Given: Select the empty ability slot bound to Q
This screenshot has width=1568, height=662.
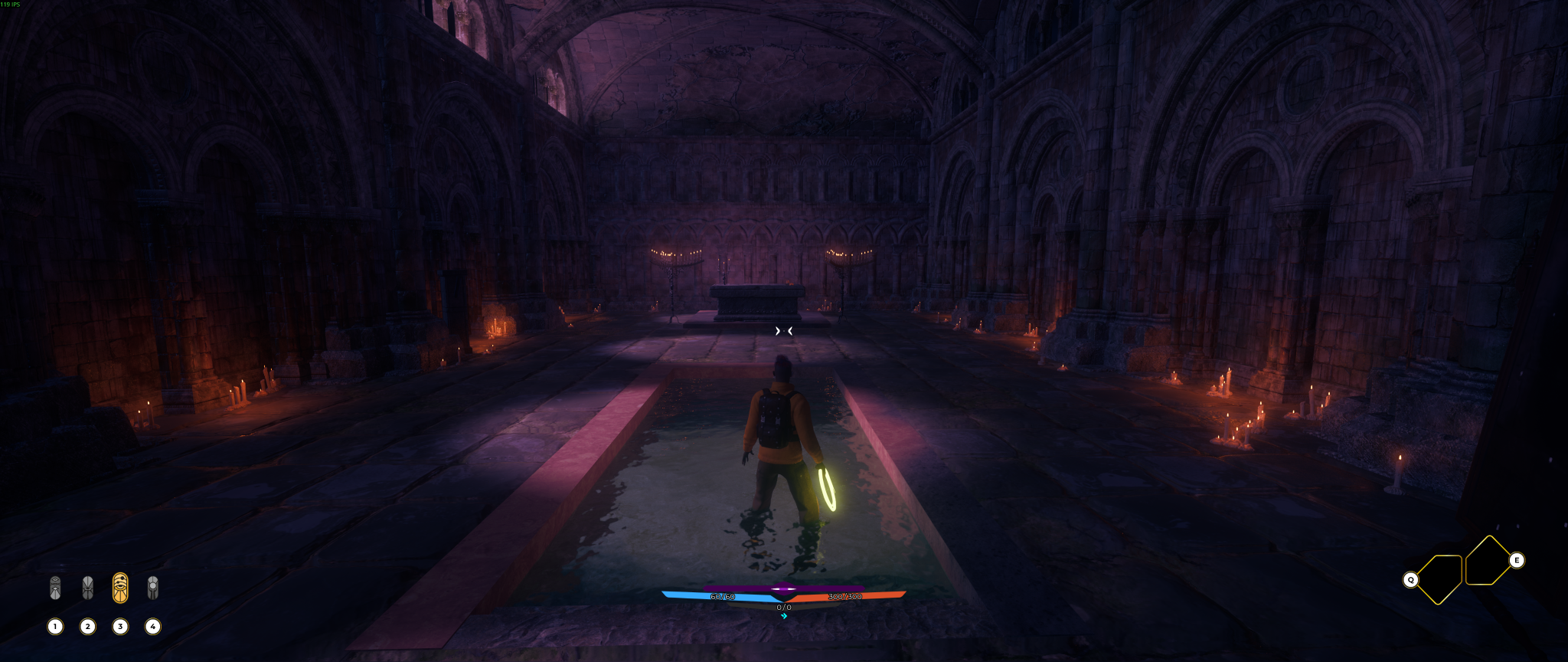Looking at the screenshot, I should [1439, 578].
